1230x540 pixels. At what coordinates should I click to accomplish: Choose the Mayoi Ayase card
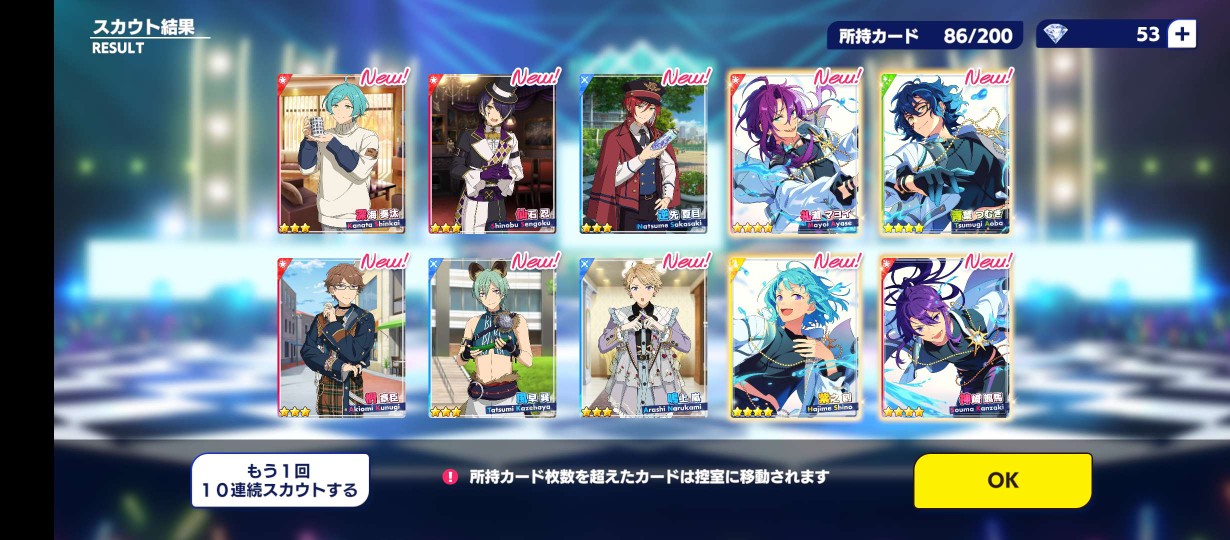[x=795, y=153]
